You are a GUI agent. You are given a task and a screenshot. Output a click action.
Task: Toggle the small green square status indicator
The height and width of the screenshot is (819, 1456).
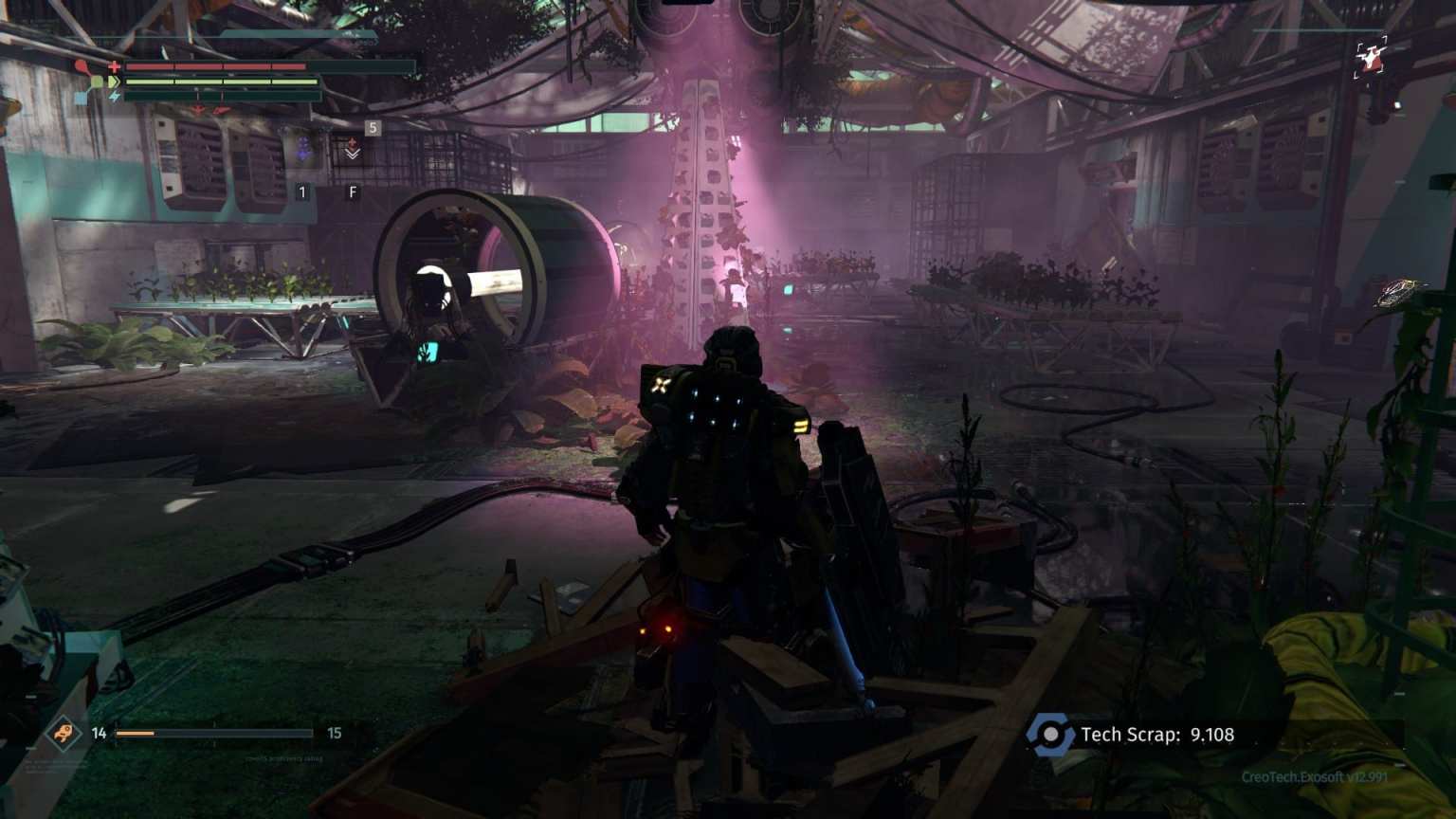pyautogui.click(x=97, y=81)
